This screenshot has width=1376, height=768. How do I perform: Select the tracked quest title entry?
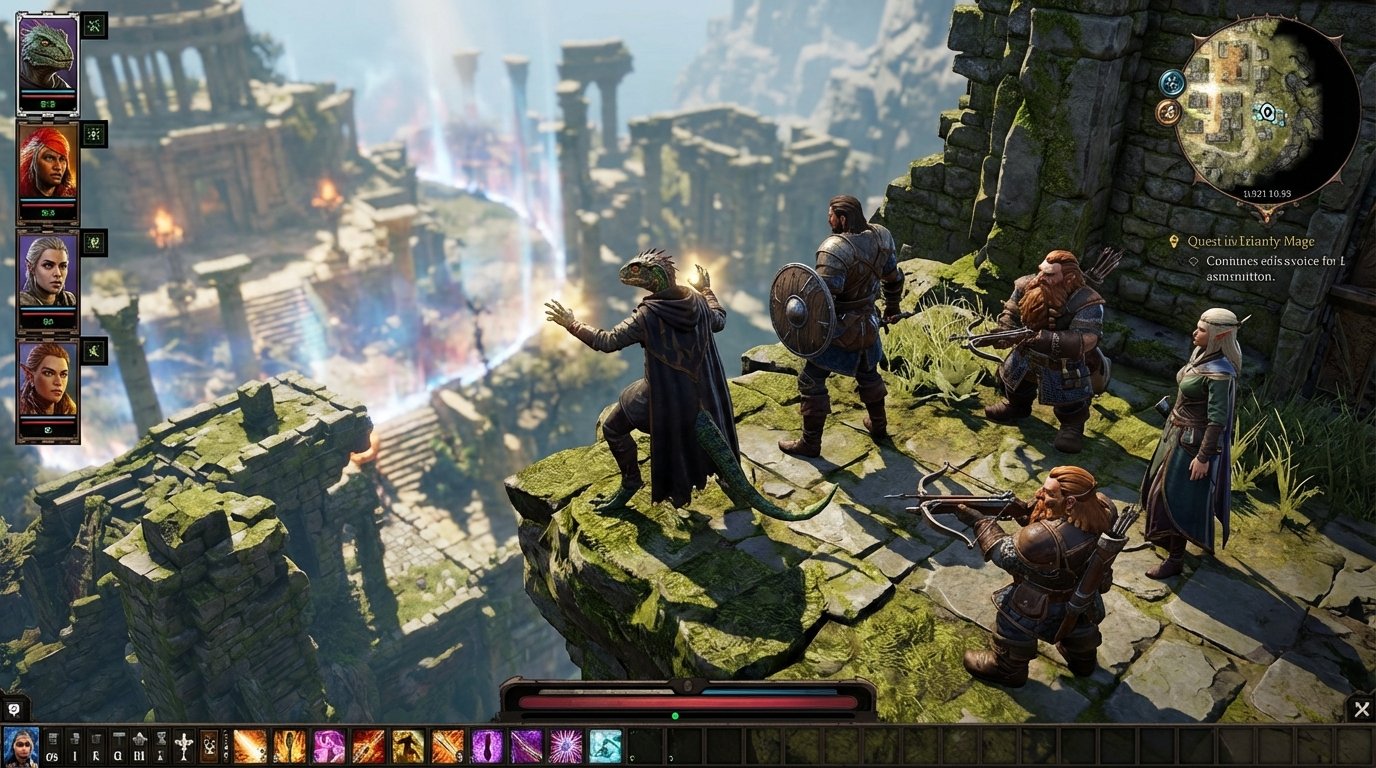[x=1250, y=241]
